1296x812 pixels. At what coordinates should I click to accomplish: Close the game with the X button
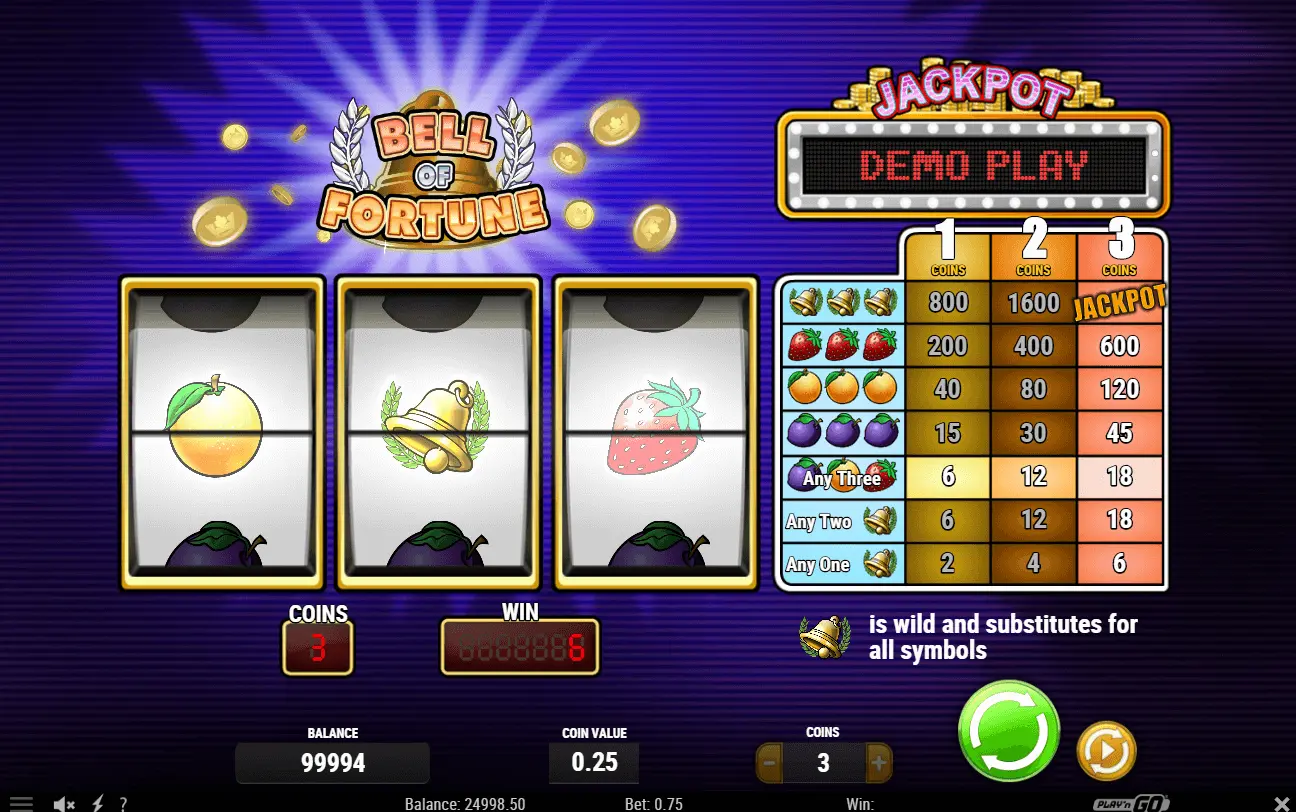click(1284, 803)
